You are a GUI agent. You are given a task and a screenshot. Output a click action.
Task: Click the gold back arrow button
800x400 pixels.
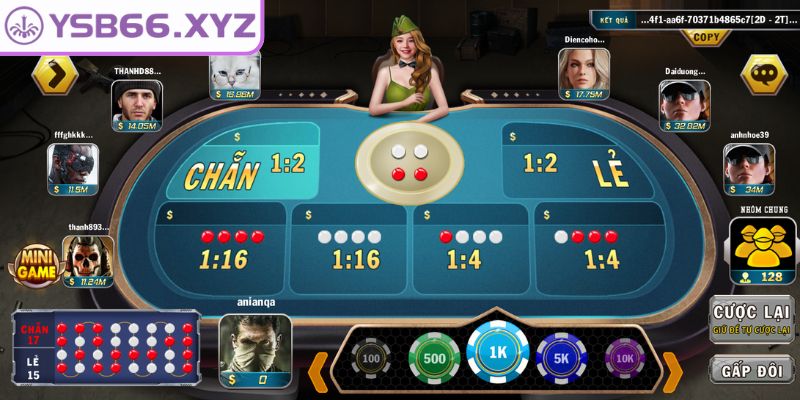[55, 73]
